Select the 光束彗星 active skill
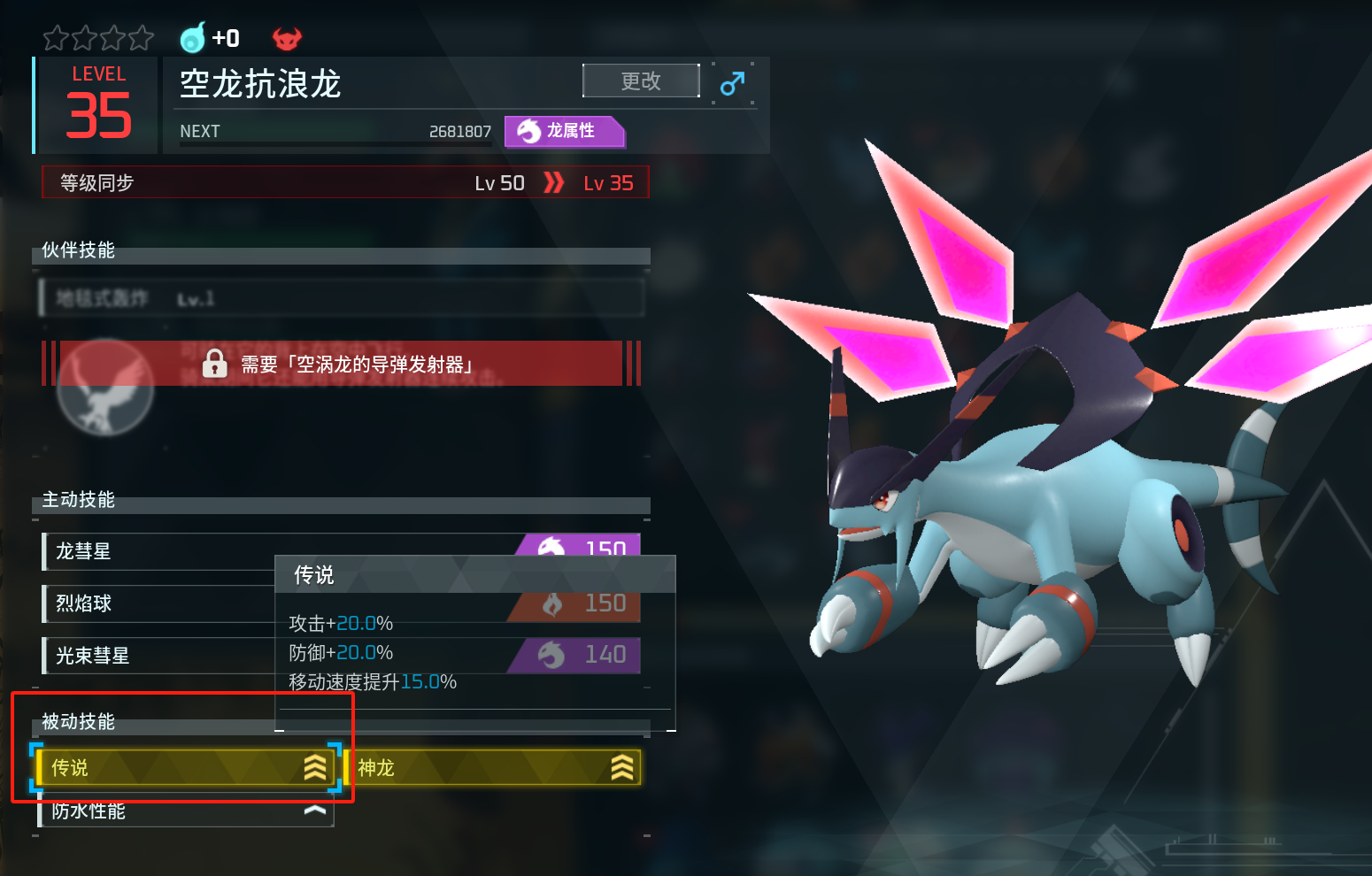 click(x=159, y=656)
